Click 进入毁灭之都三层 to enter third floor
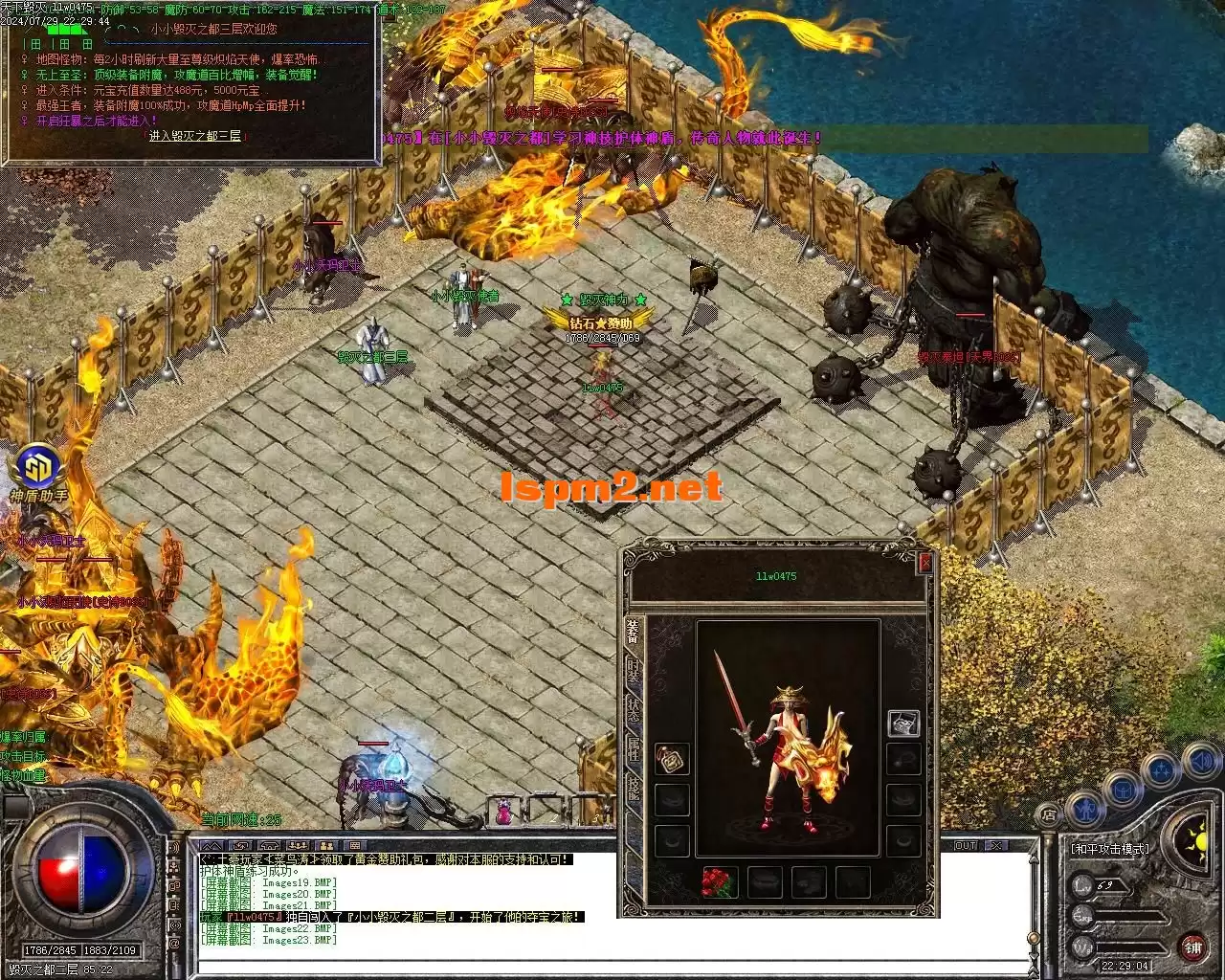Screen dimensions: 1225x980 (x=195, y=137)
